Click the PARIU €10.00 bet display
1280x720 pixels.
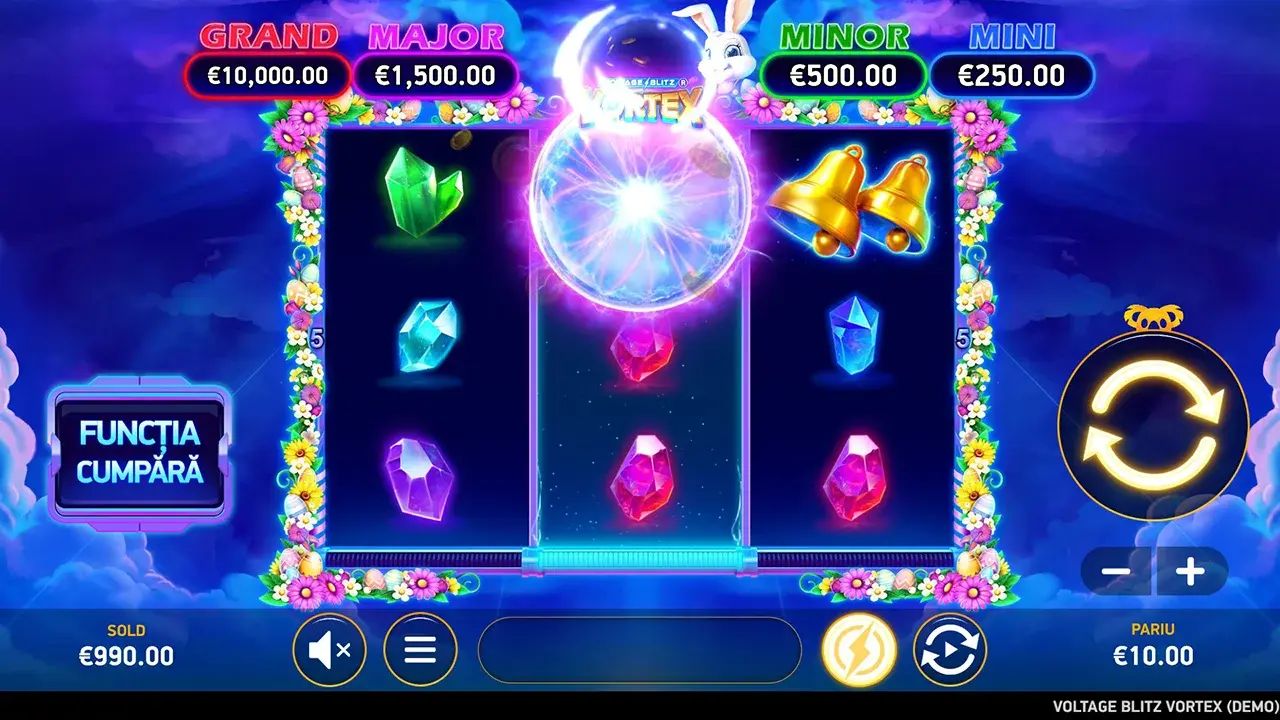pyautogui.click(x=1152, y=645)
